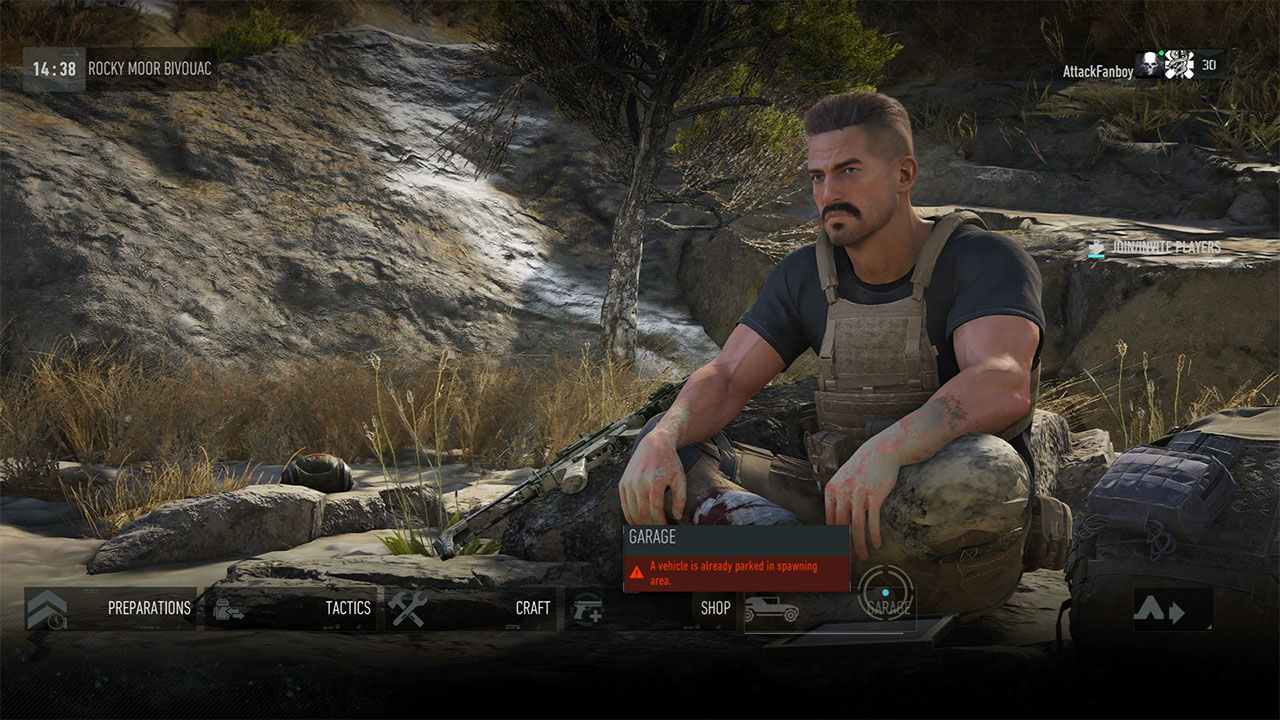1280x720 pixels.
Task: Open the Craft menu
Action: tap(532, 607)
